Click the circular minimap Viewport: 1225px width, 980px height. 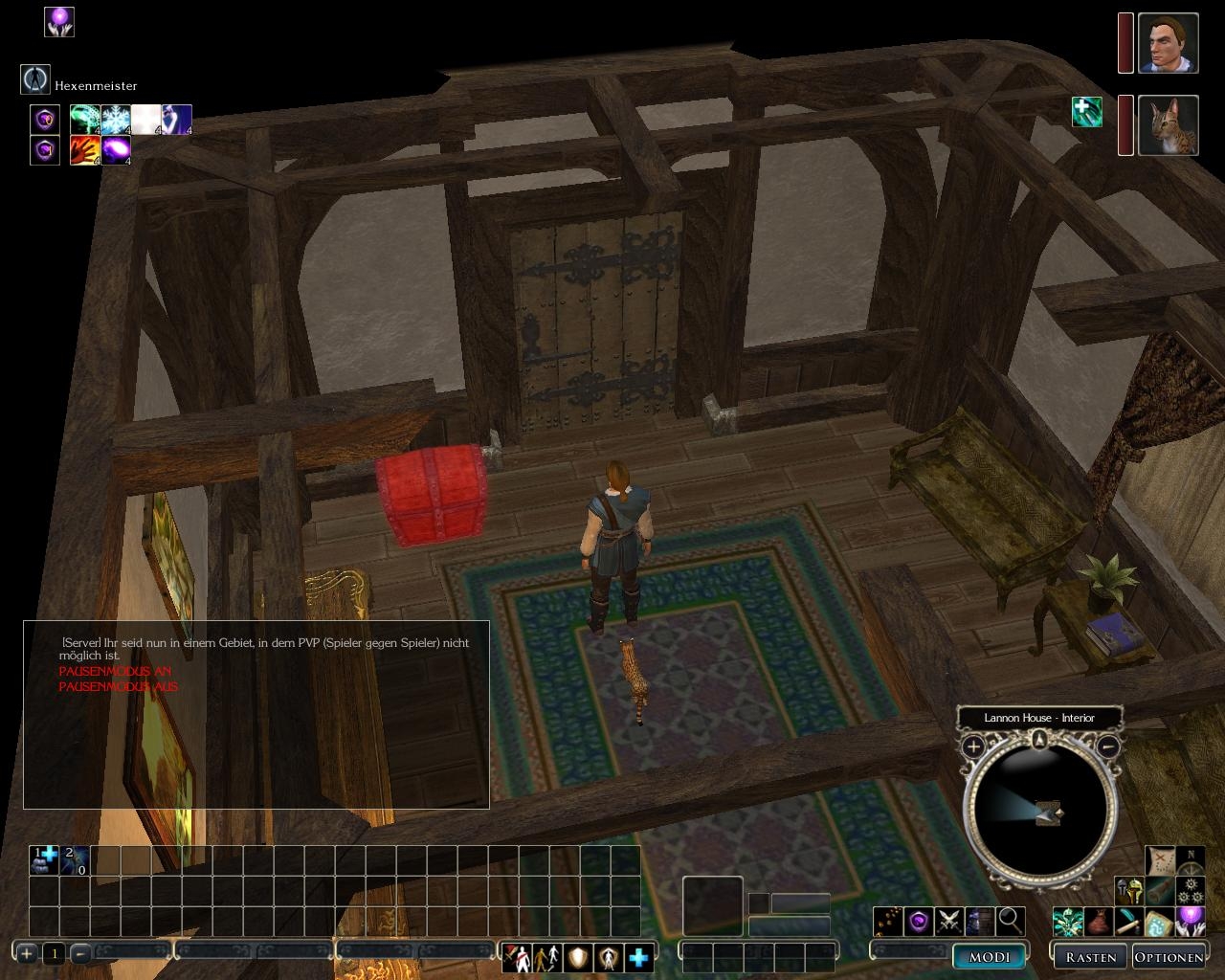tap(1040, 812)
